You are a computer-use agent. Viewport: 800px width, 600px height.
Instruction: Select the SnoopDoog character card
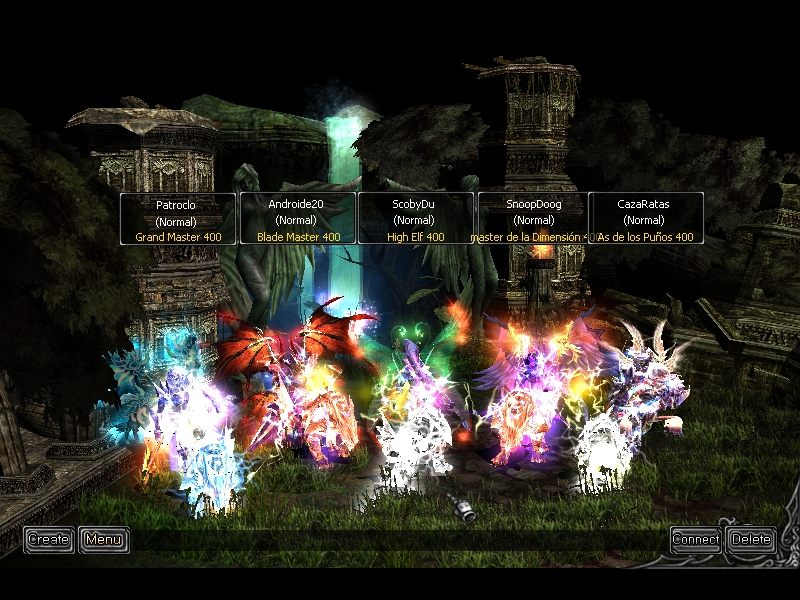click(x=534, y=219)
